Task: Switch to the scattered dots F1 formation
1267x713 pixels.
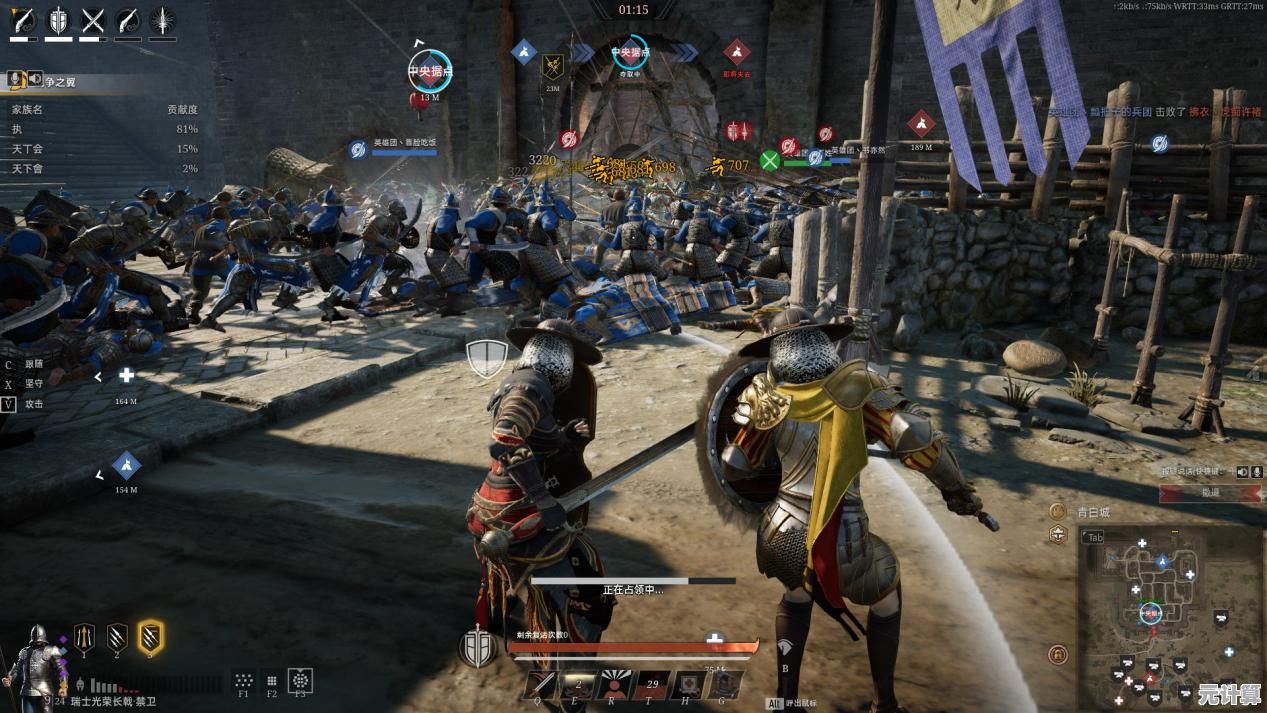Action: [244, 681]
